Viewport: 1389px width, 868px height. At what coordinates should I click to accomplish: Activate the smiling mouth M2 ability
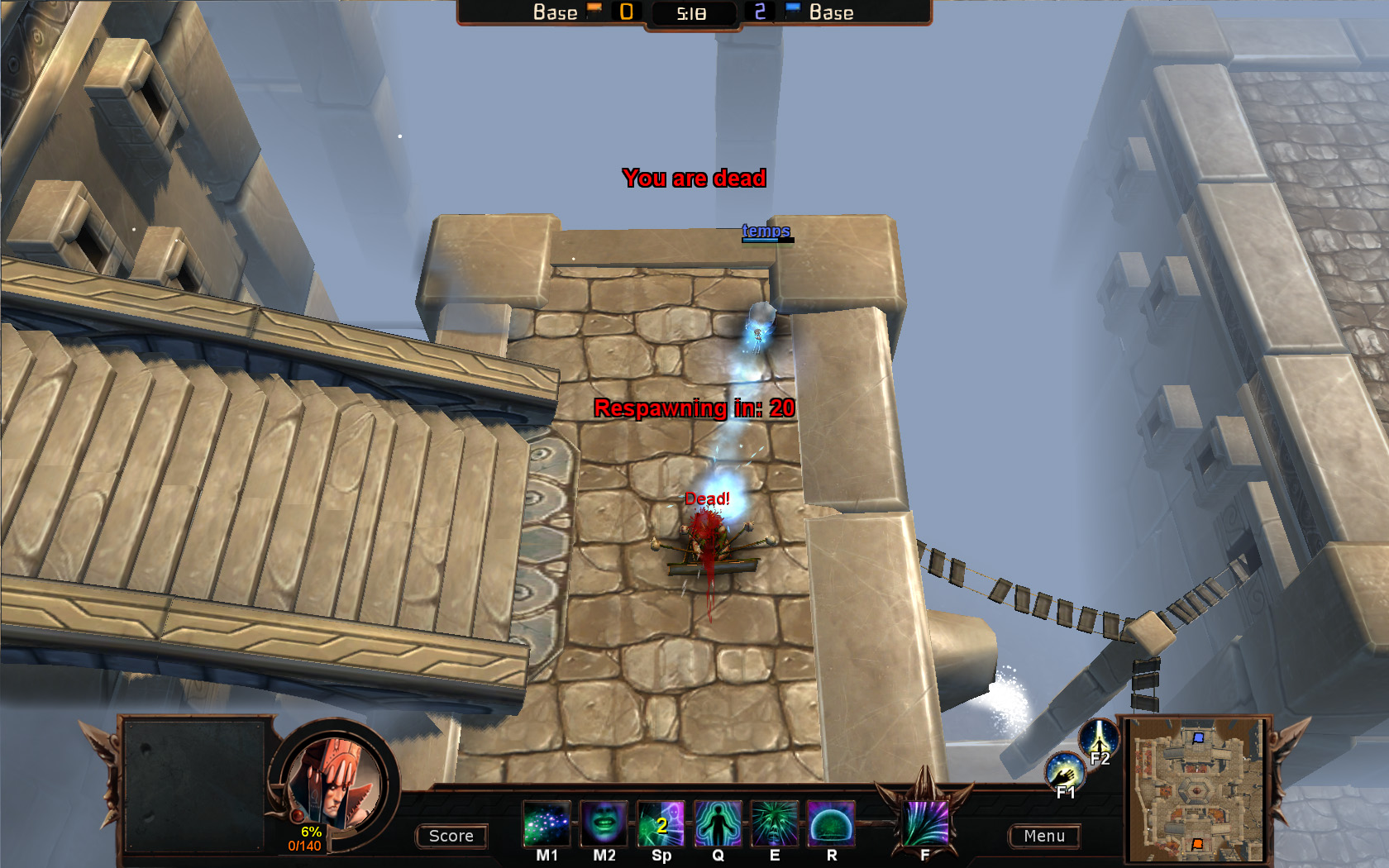click(604, 823)
